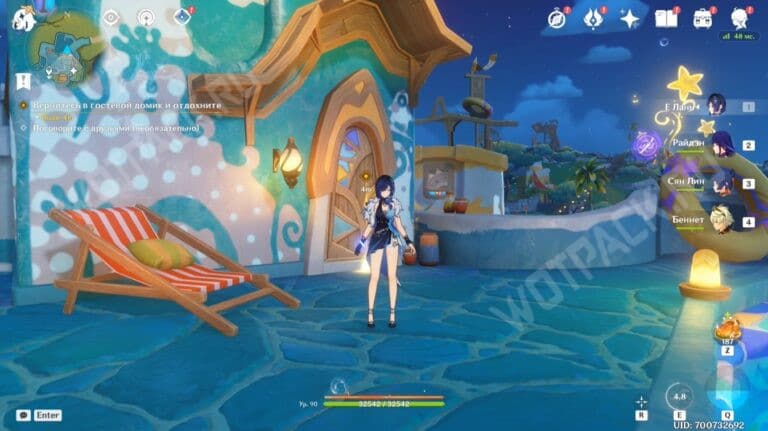Viewport: 768px width, 431px height.
Task: Switch to party member Беннет
Action: pos(717,220)
